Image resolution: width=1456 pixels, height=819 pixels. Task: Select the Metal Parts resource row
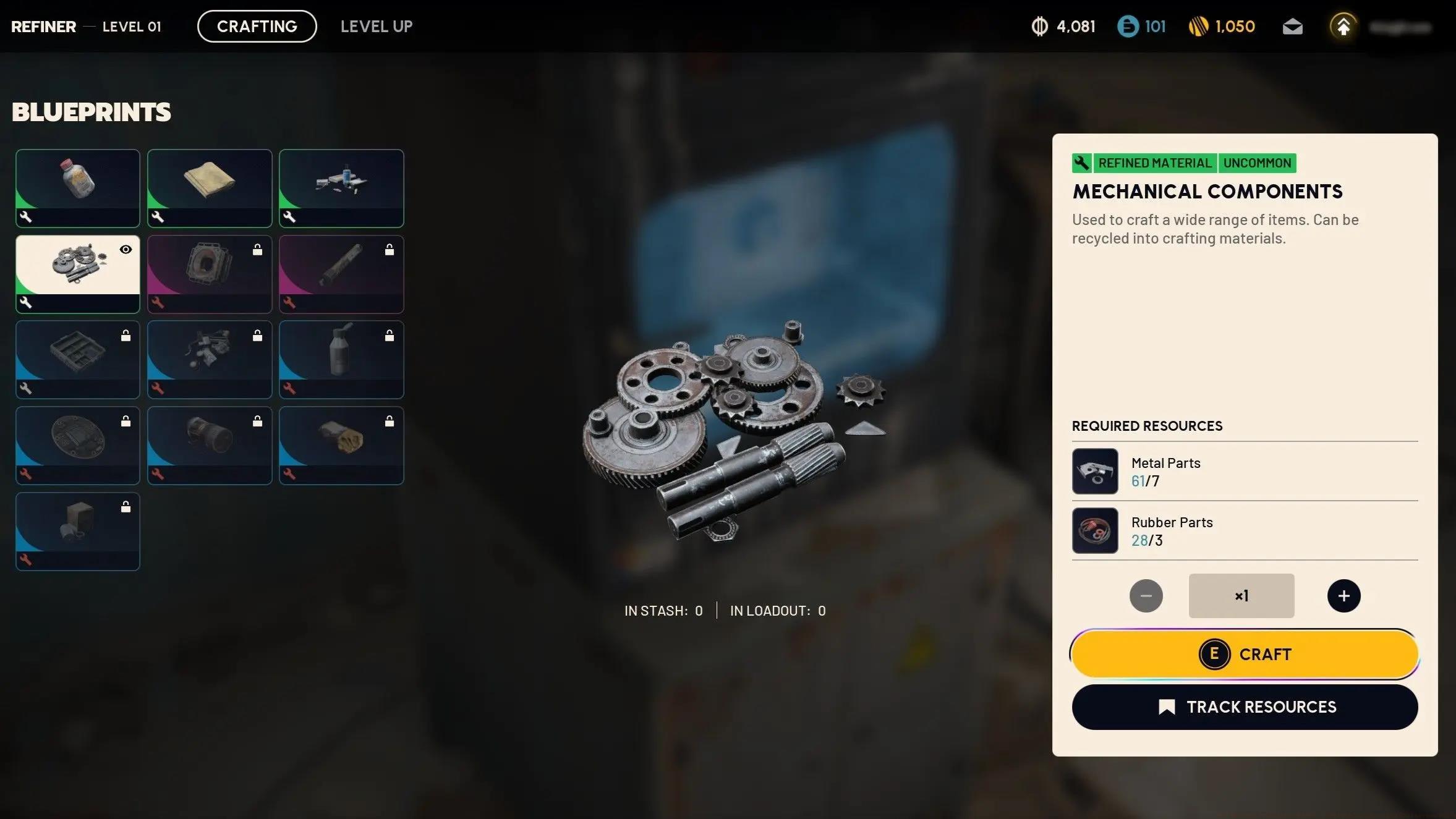pos(1244,472)
